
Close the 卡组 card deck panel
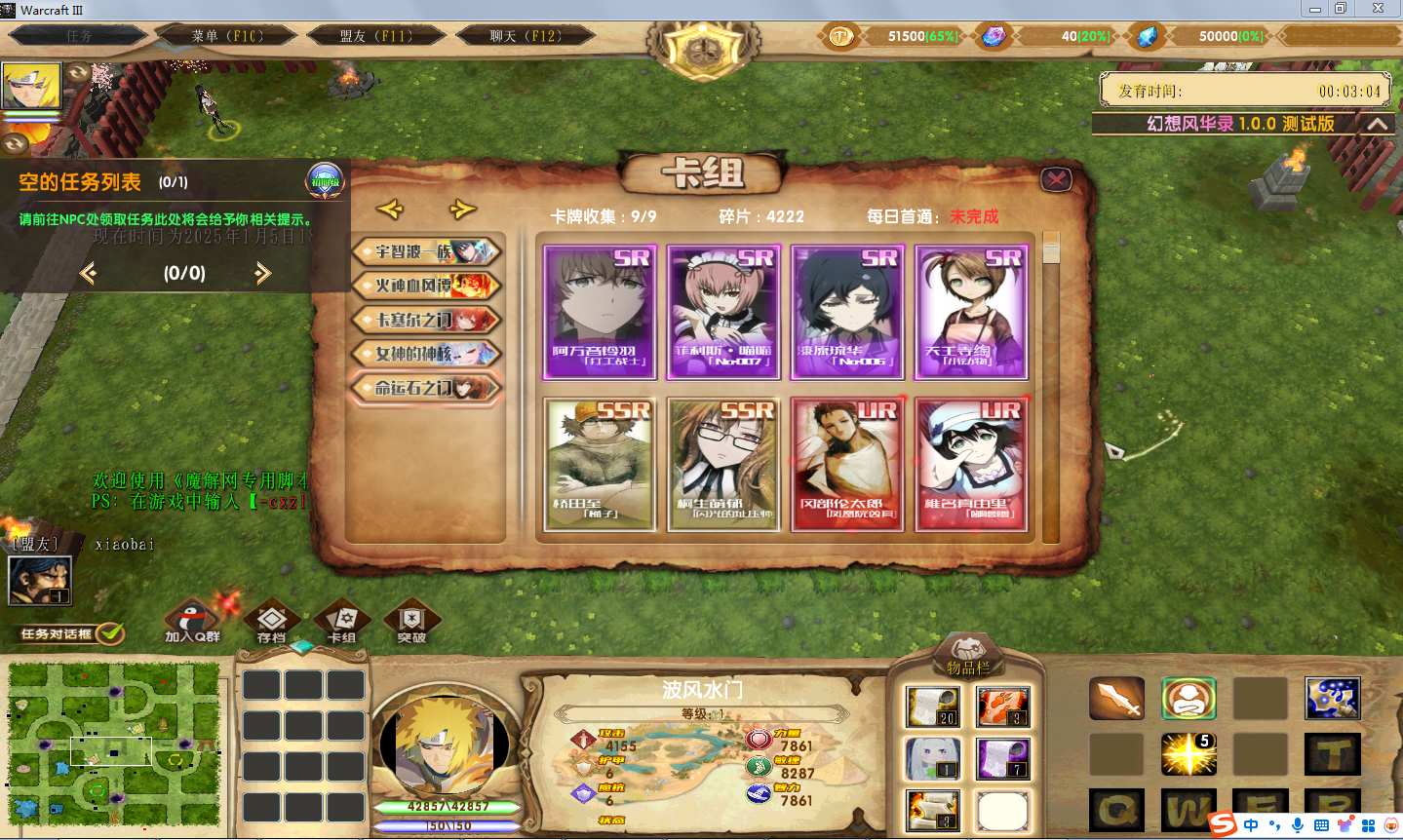pos(1056,179)
